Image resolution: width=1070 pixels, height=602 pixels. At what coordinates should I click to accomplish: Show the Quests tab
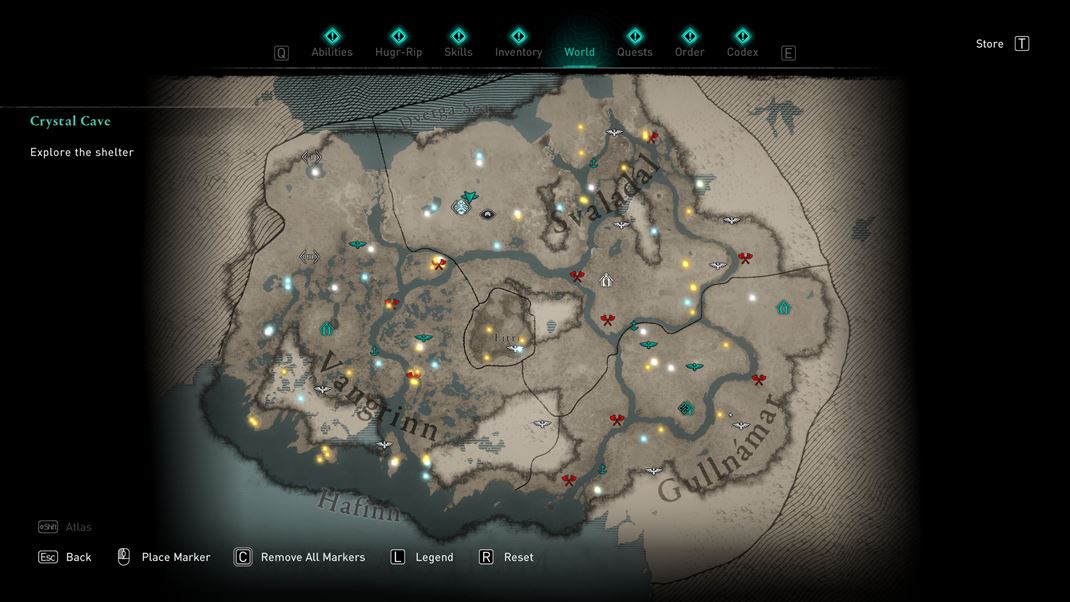click(634, 43)
